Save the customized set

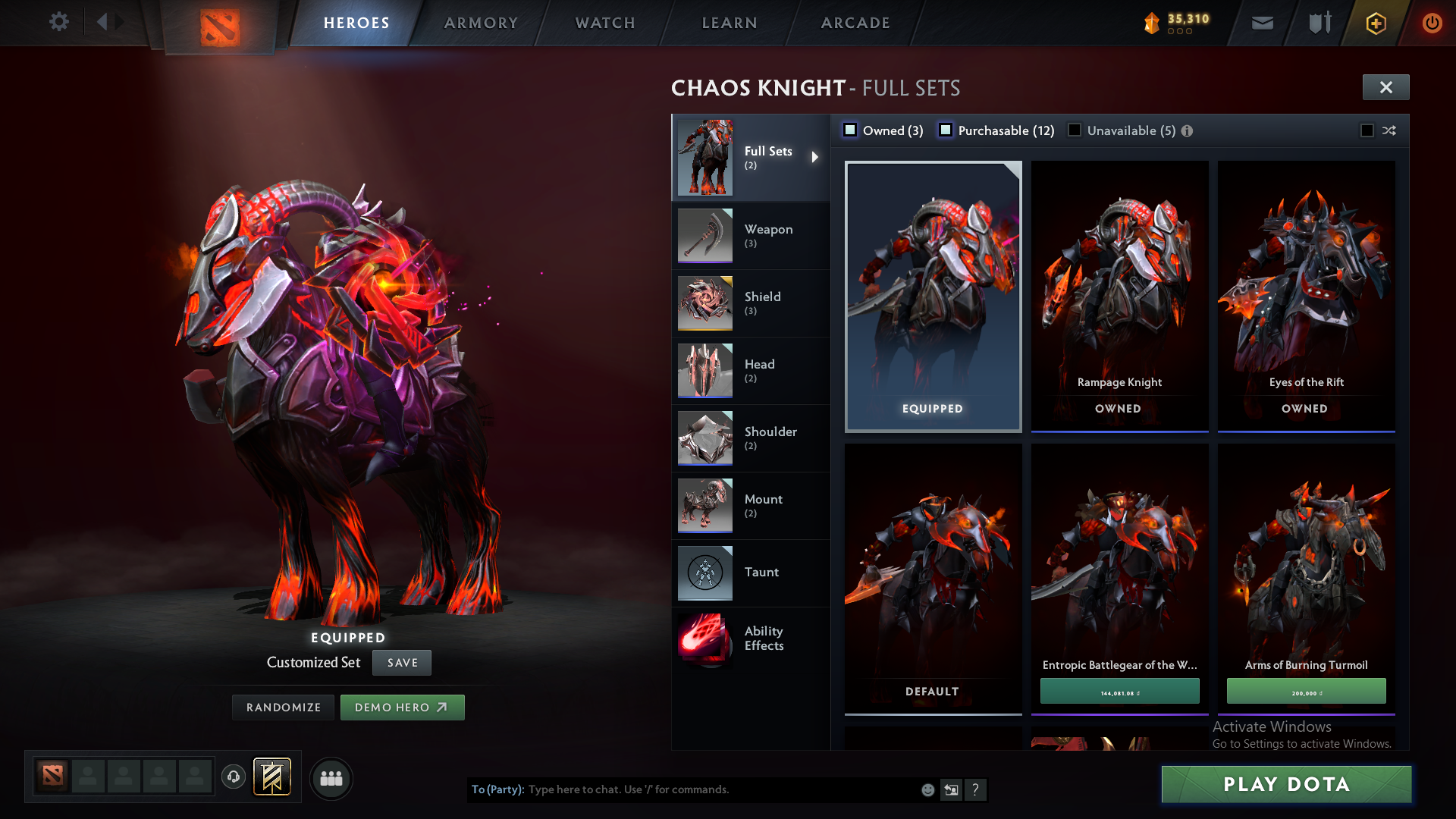point(402,663)
